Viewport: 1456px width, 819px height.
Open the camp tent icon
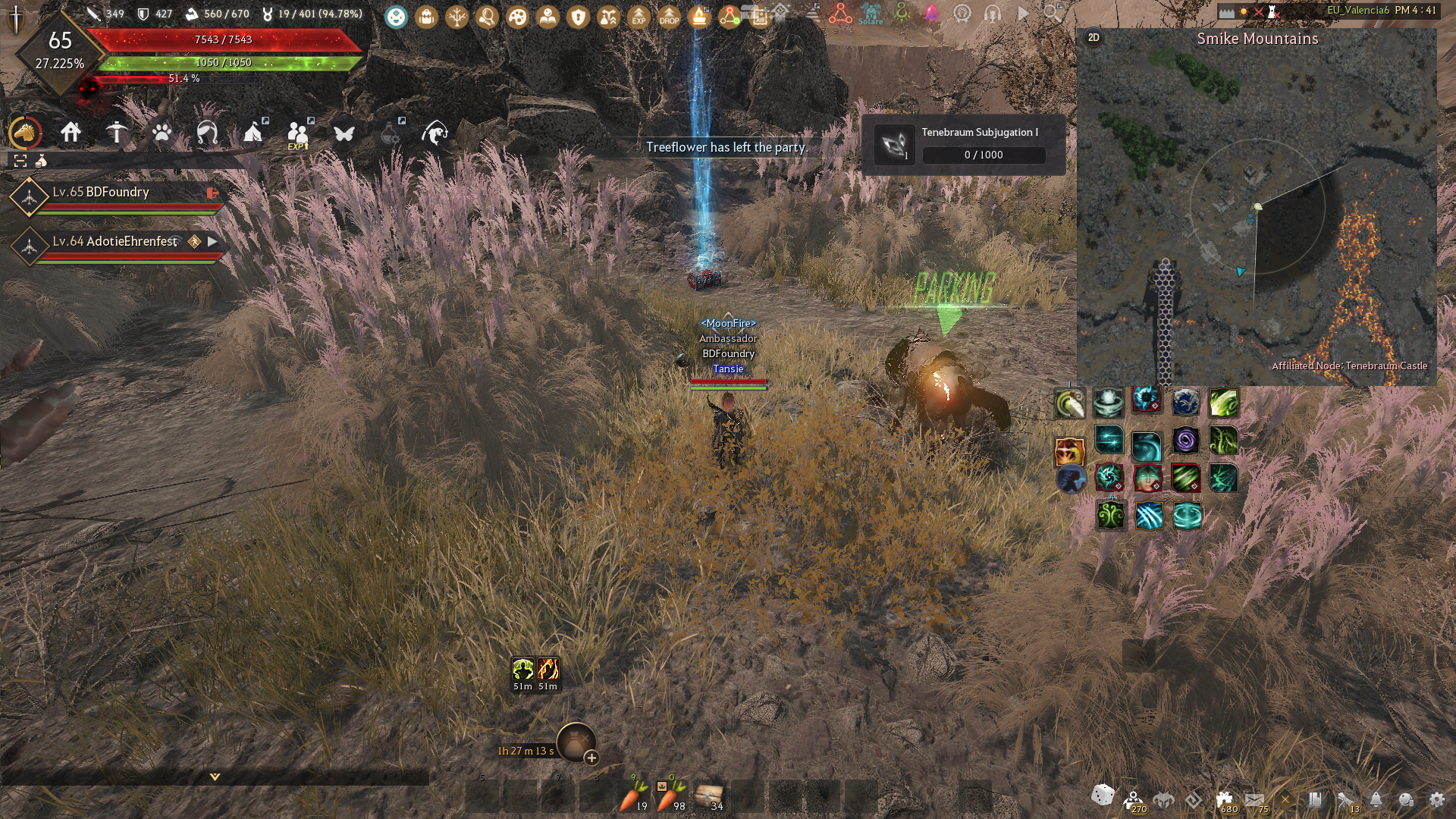253,133
